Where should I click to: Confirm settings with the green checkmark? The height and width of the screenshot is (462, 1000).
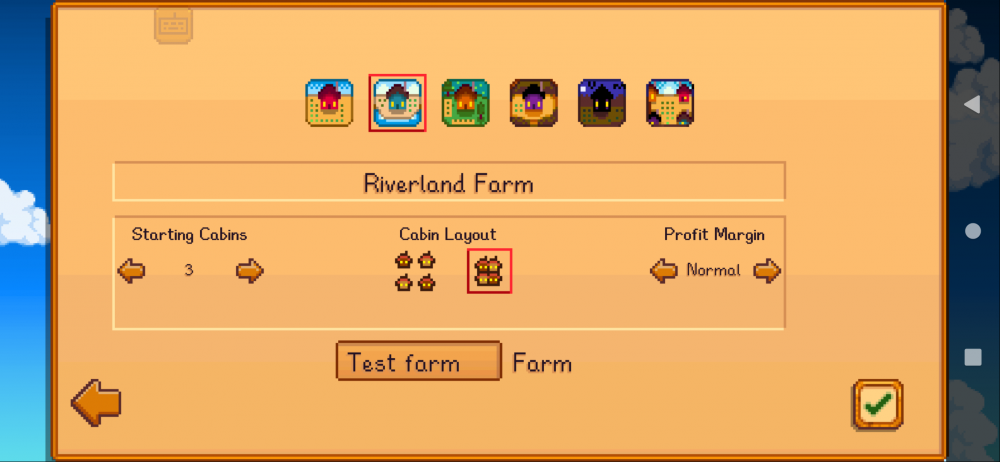click(878, 404)
